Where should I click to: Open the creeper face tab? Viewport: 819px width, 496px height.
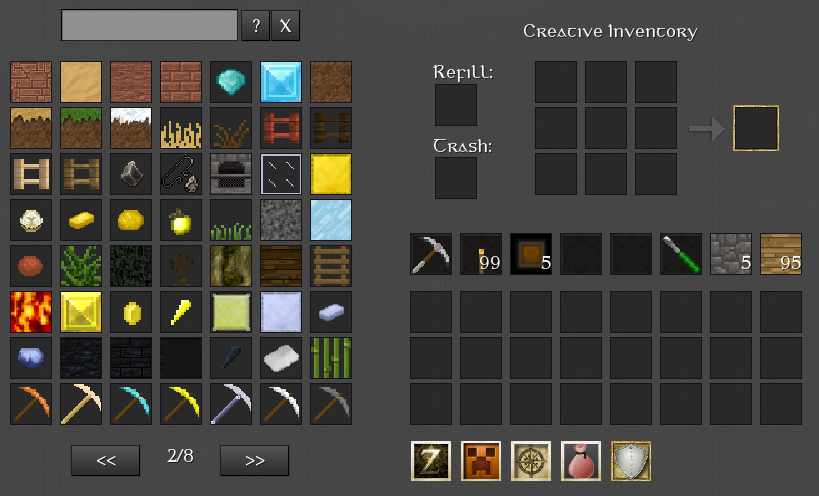[x=480, y=461]
